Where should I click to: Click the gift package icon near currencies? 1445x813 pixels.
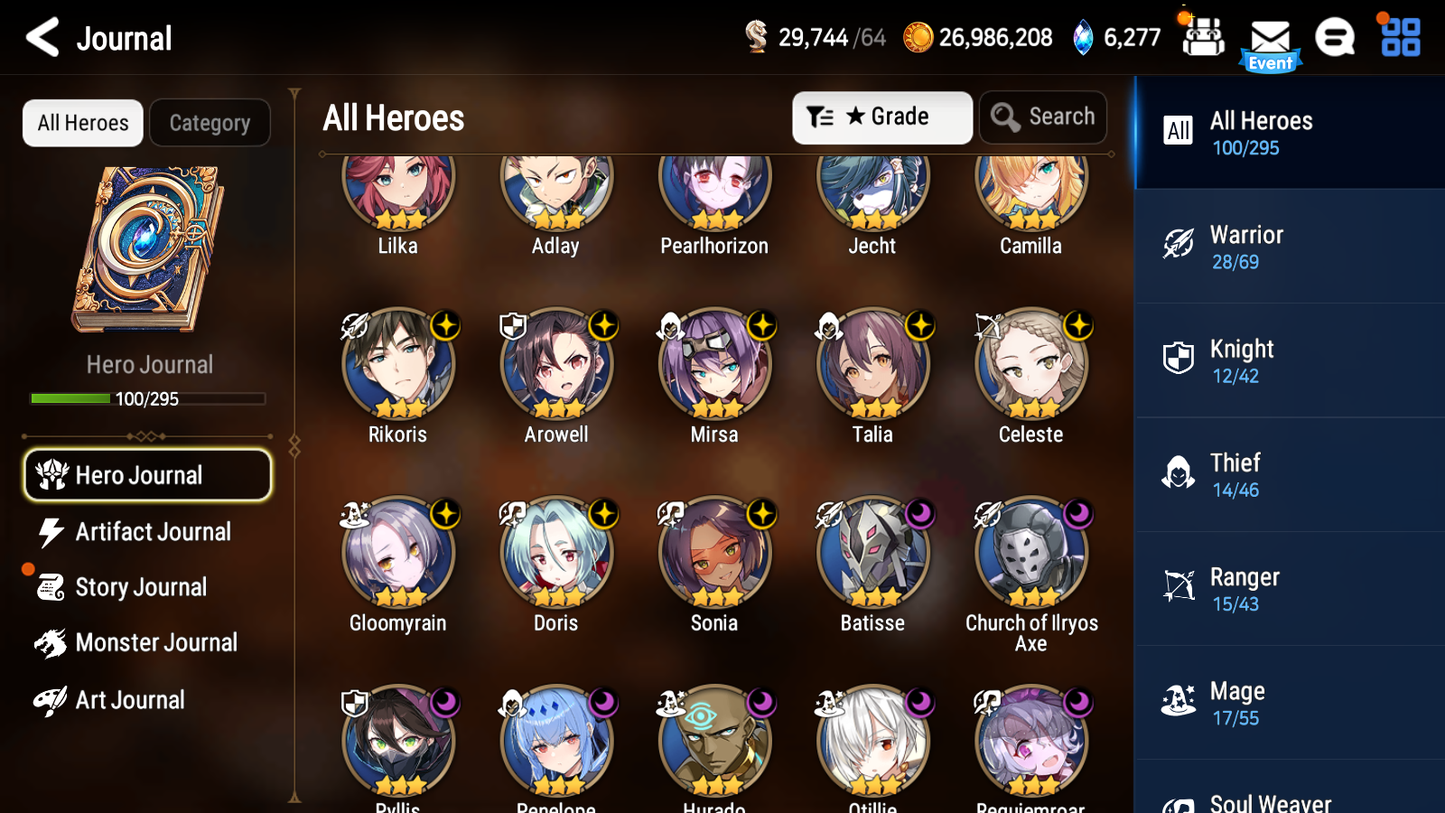(1202, 37)
